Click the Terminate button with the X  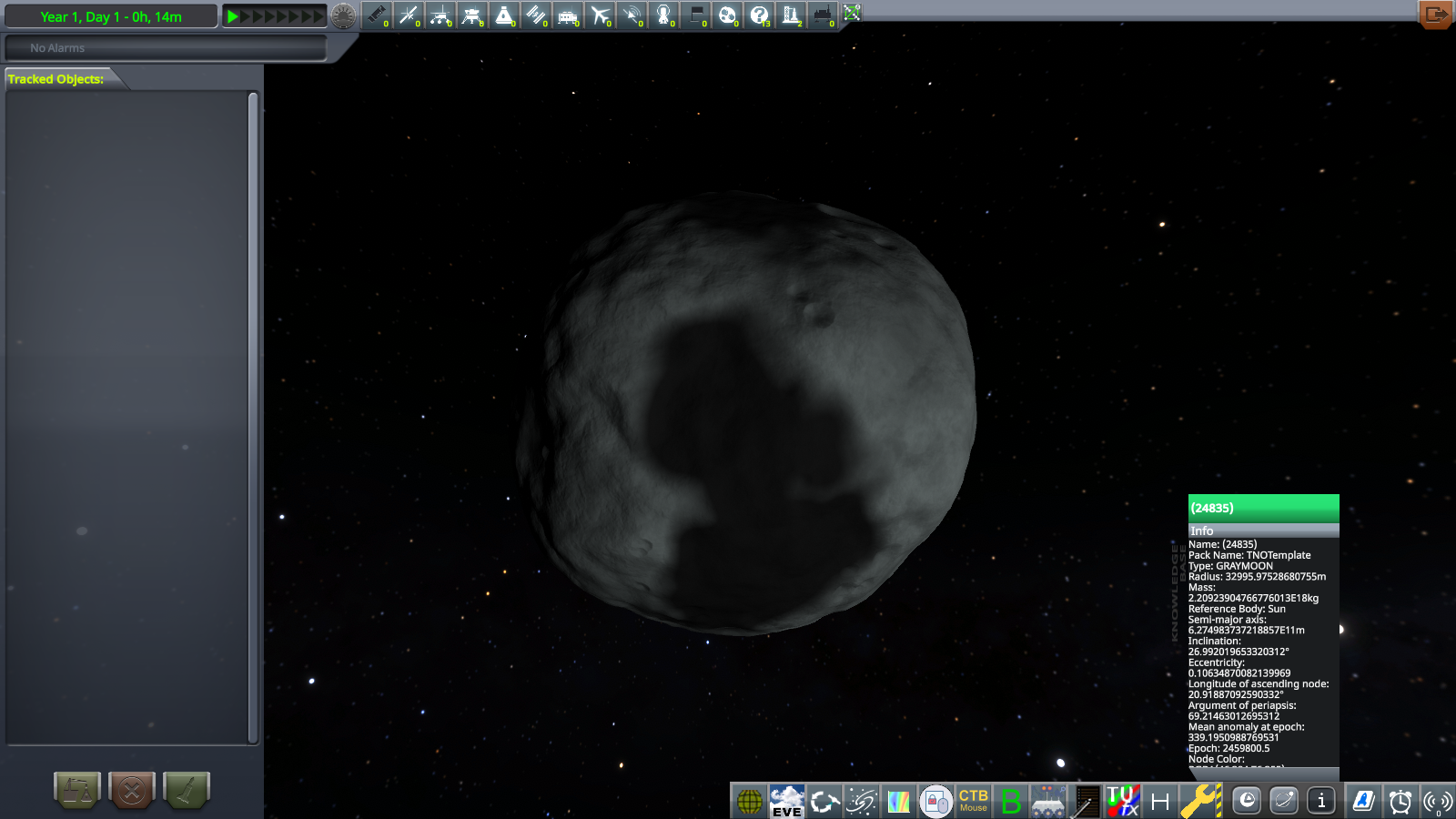point(132,790)
